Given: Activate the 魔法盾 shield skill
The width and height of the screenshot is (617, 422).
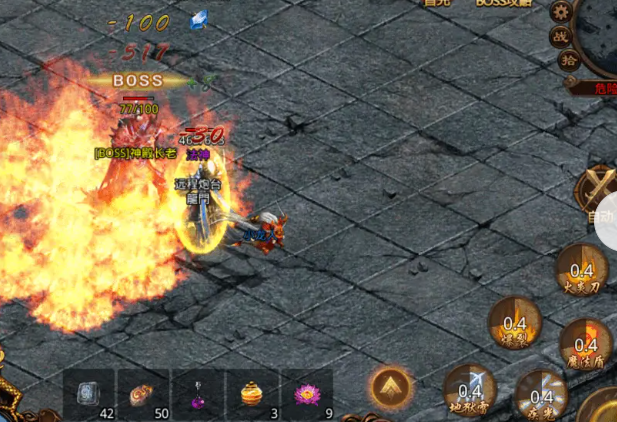Looking at the screenshot, I should point(585,343).
